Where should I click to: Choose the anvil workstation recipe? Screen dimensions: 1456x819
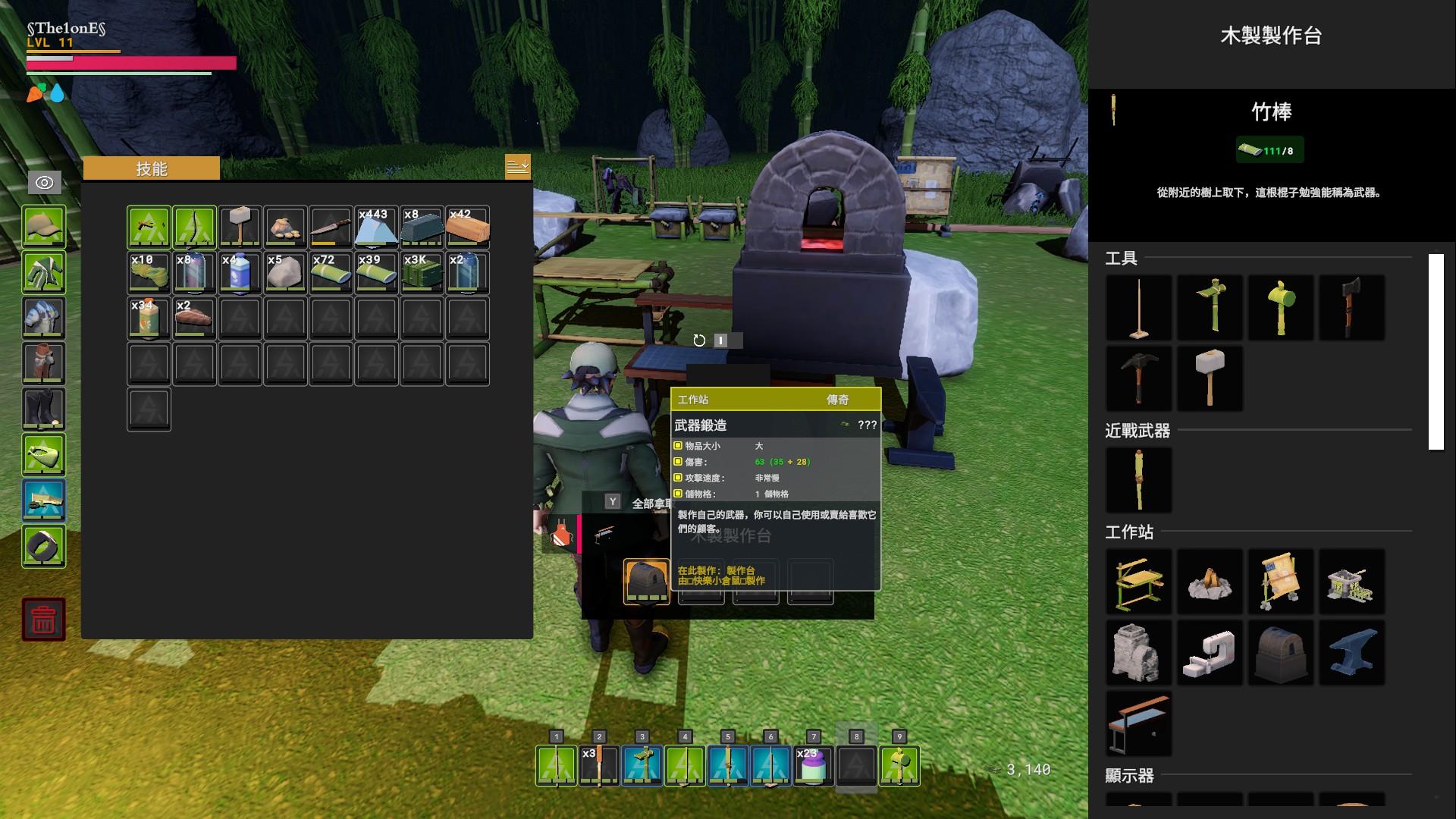pos(1351,653)
